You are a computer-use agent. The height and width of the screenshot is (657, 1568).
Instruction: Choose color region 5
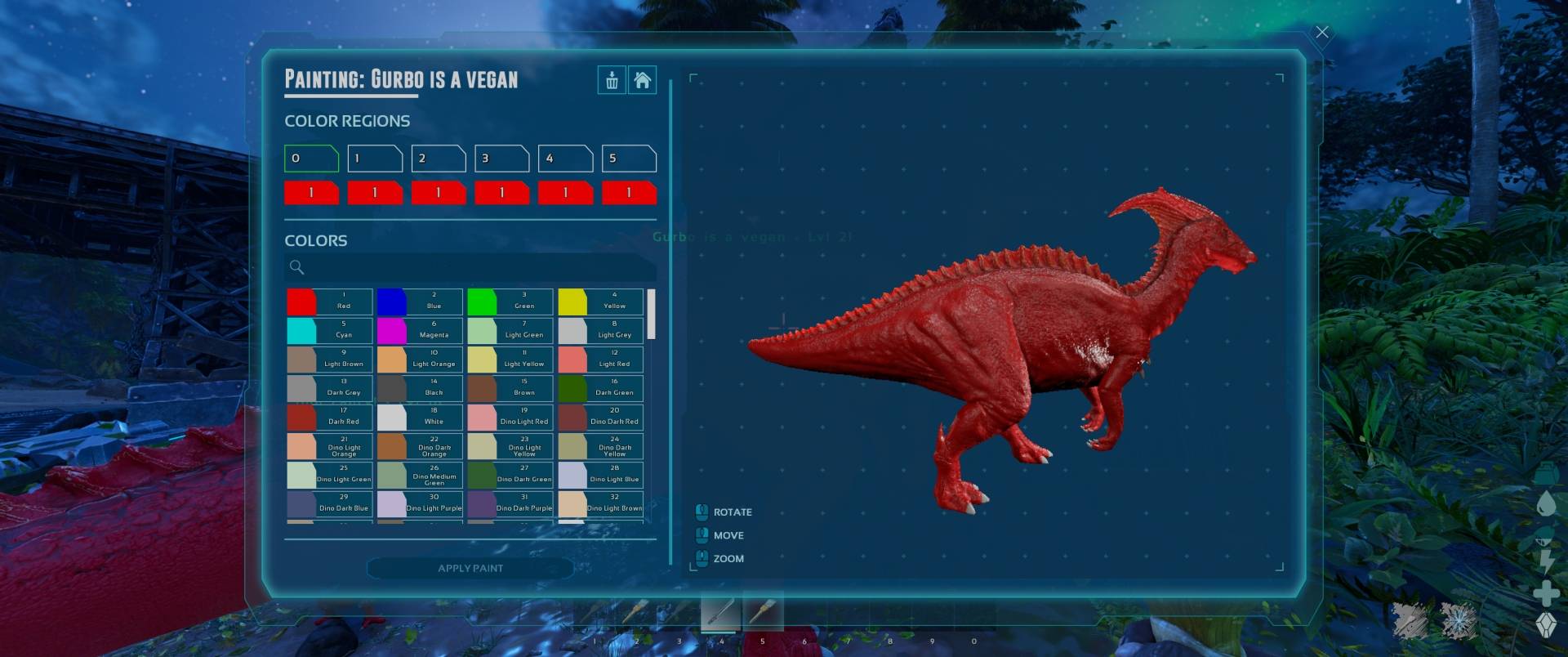click(628, 159)
